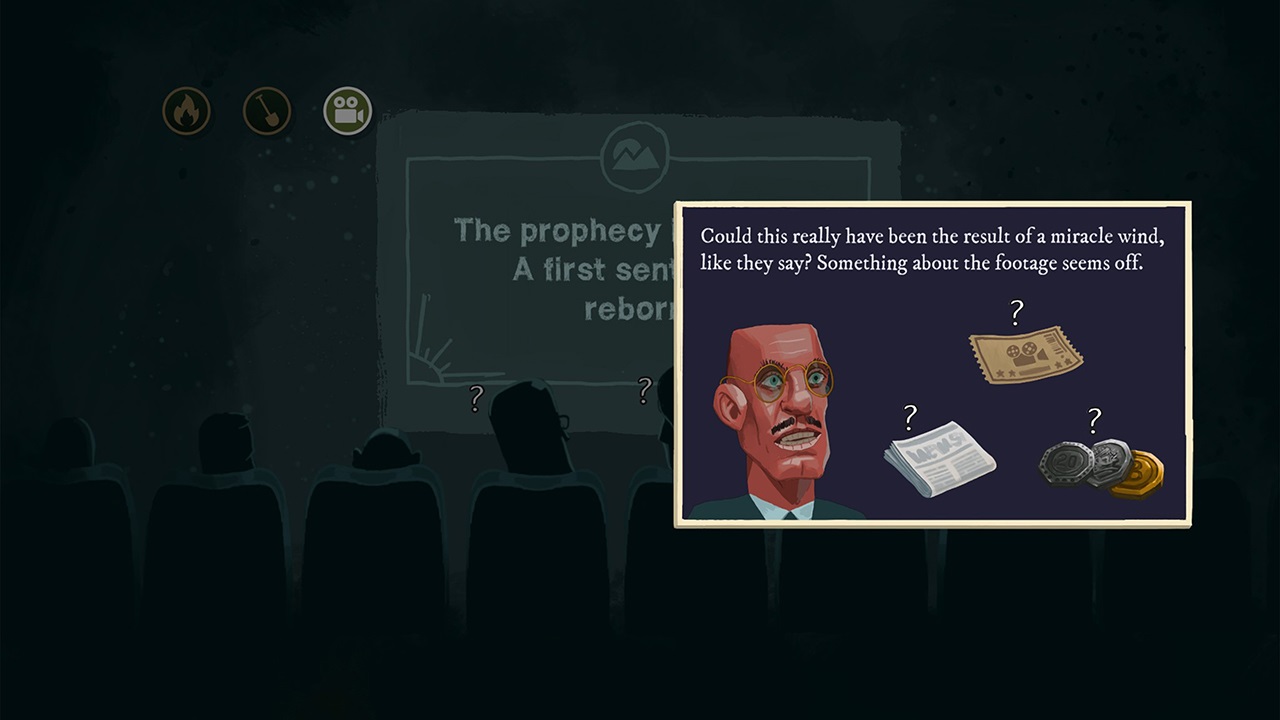Select the highlighted camera icon in the toolbar

click(346, 110)
